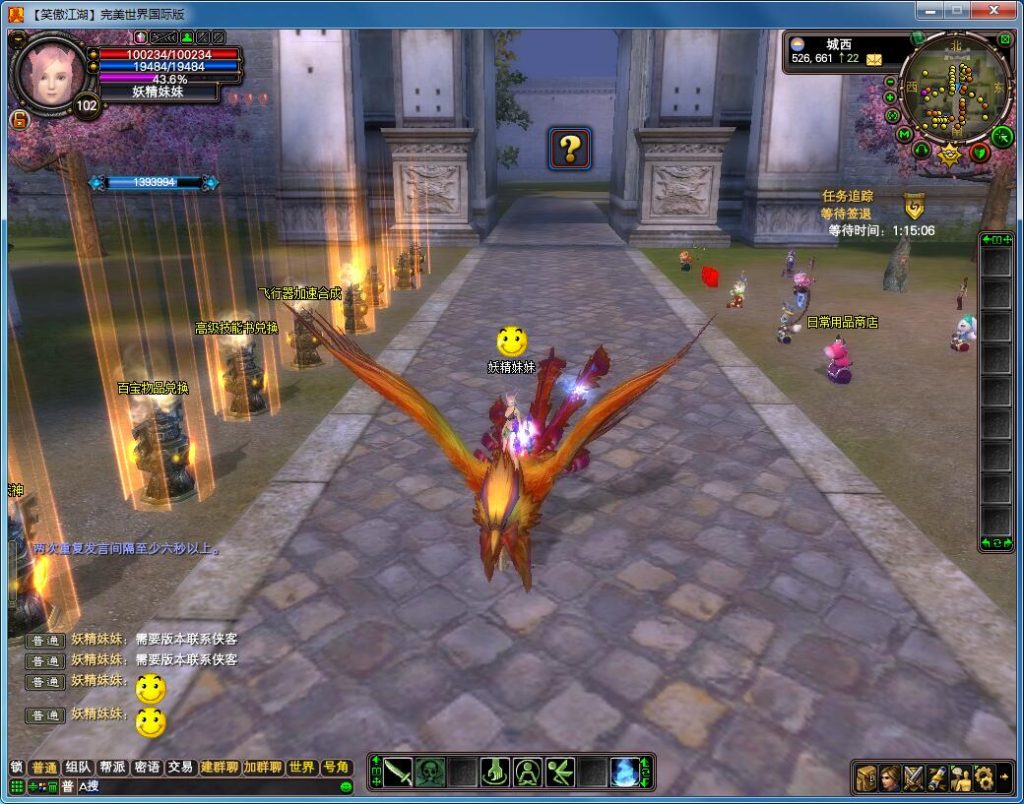Select the 帮派 guild chat tab
Image resolution: width=1024 pixels, height=804 pixels.
tap(112, 767)
